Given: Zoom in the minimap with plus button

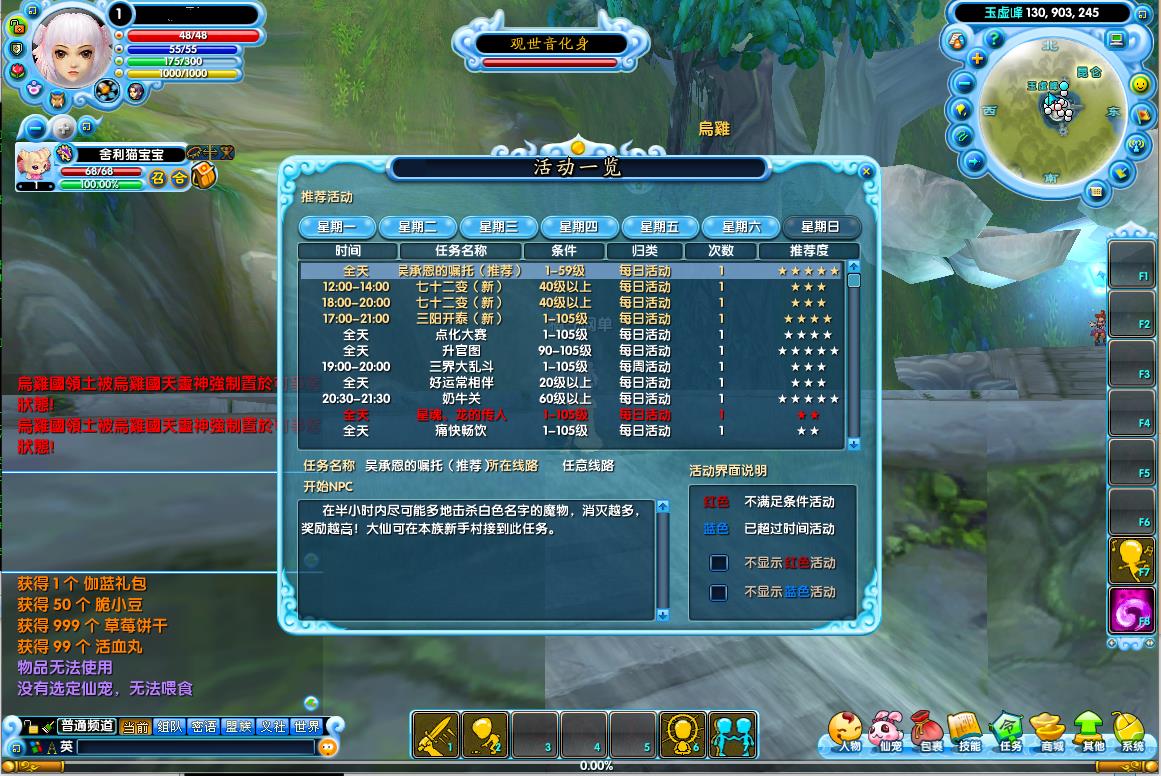Looking at the screenshot, I should click(x=977, y=59).
